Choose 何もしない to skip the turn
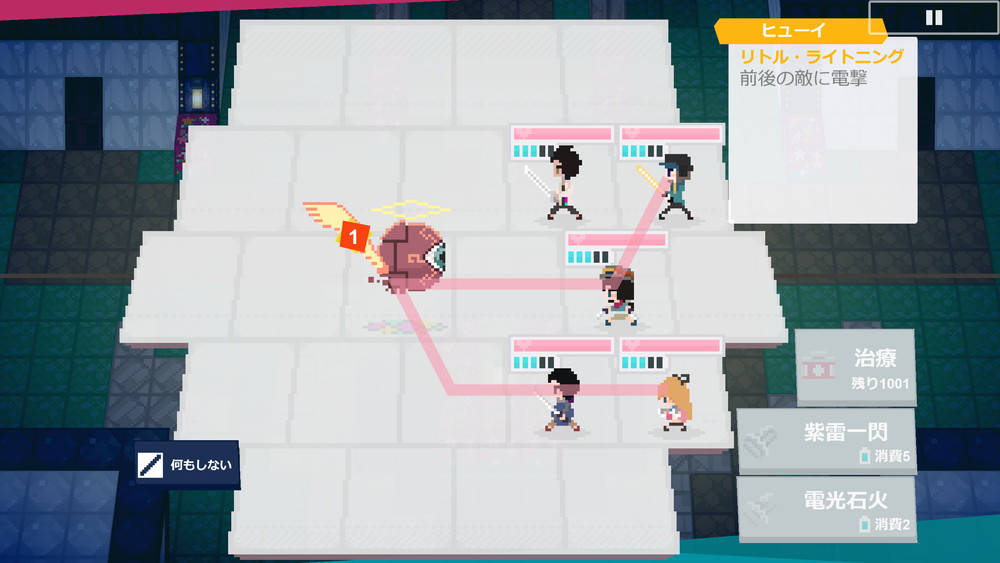Screen dimensions: 1000x563 (x=187, y=465)
